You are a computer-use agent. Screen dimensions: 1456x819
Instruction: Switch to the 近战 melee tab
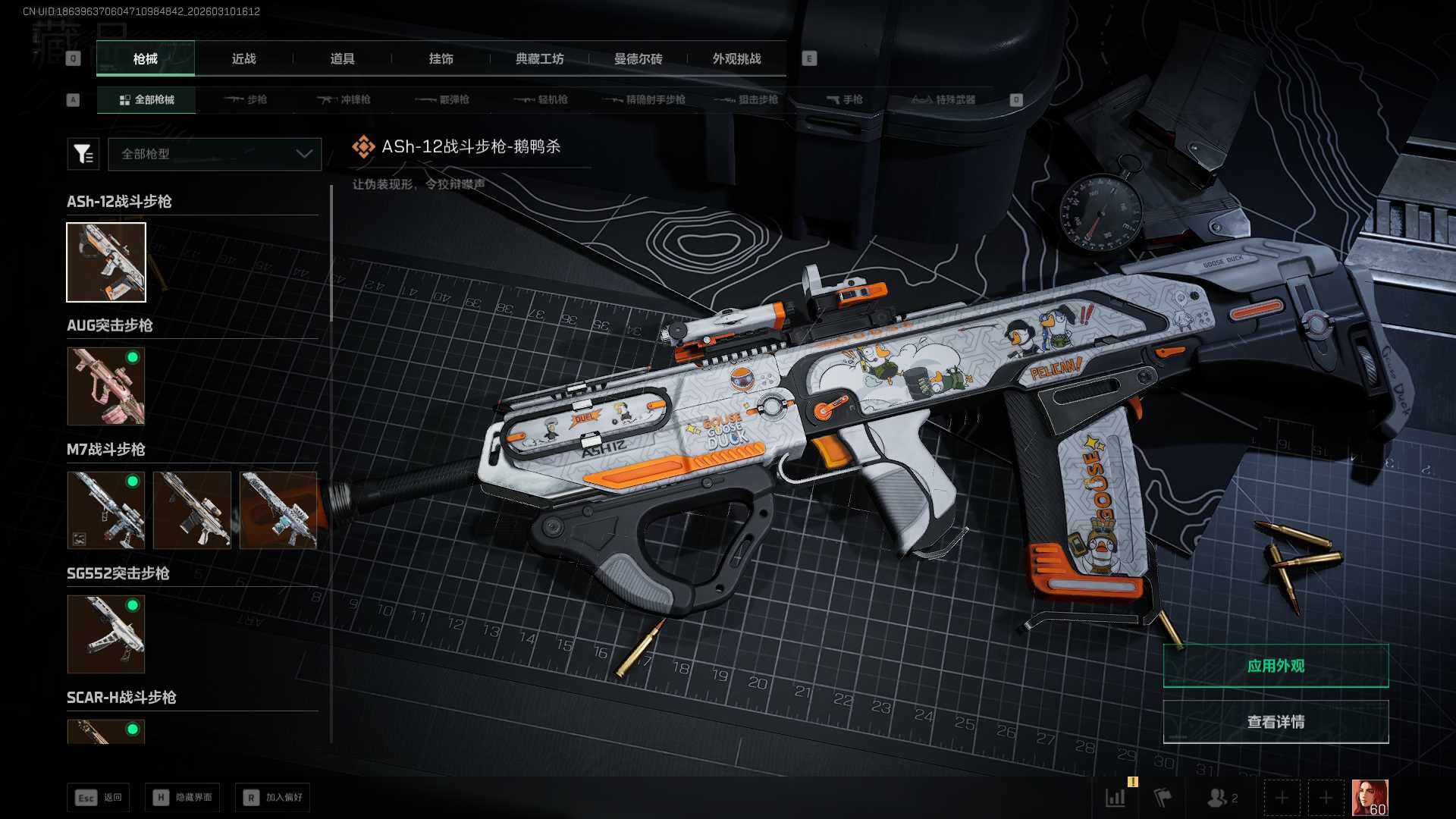tap(243, 58)
